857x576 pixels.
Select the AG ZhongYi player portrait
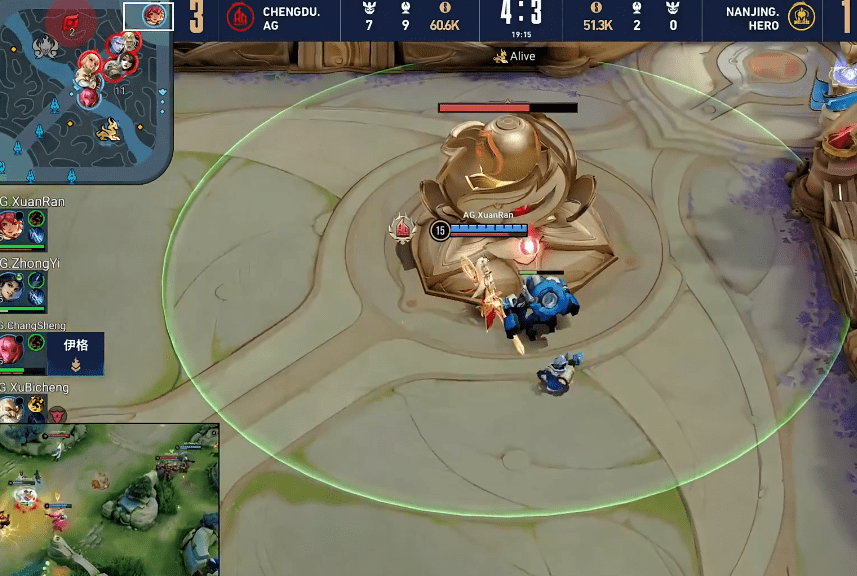12,290
